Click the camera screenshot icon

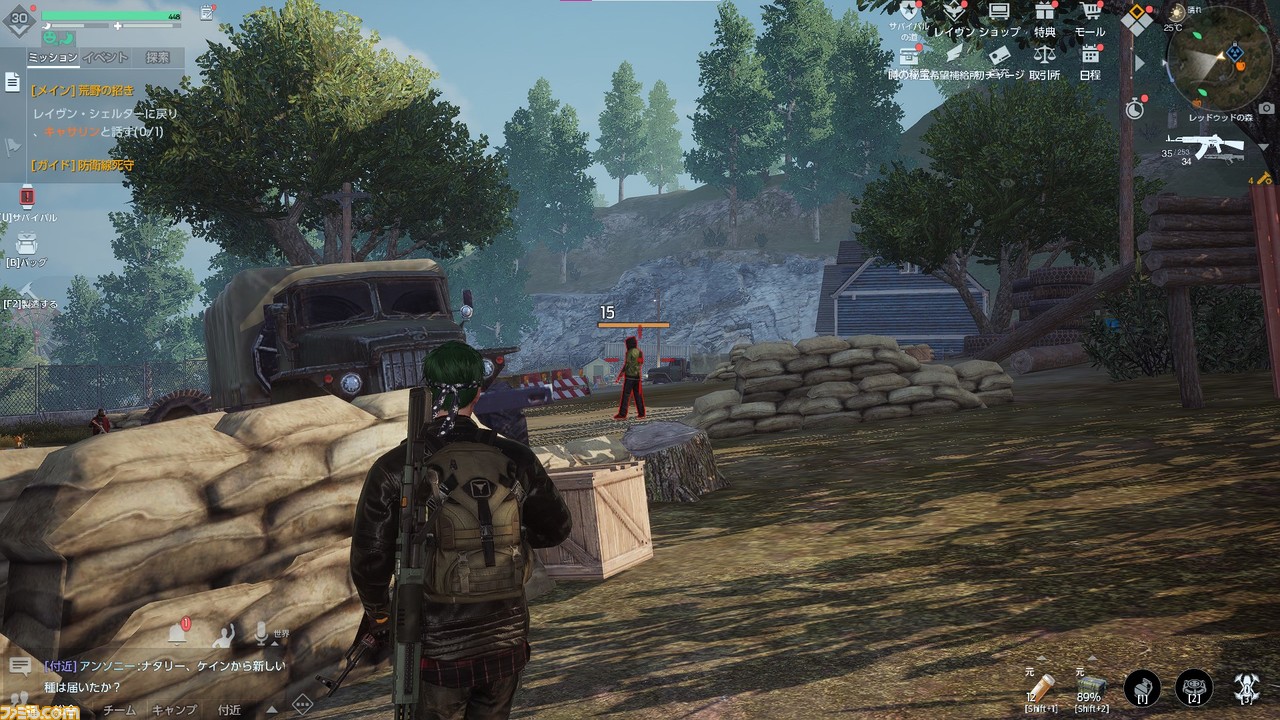pyautogui.click(x=1266, y=107)
